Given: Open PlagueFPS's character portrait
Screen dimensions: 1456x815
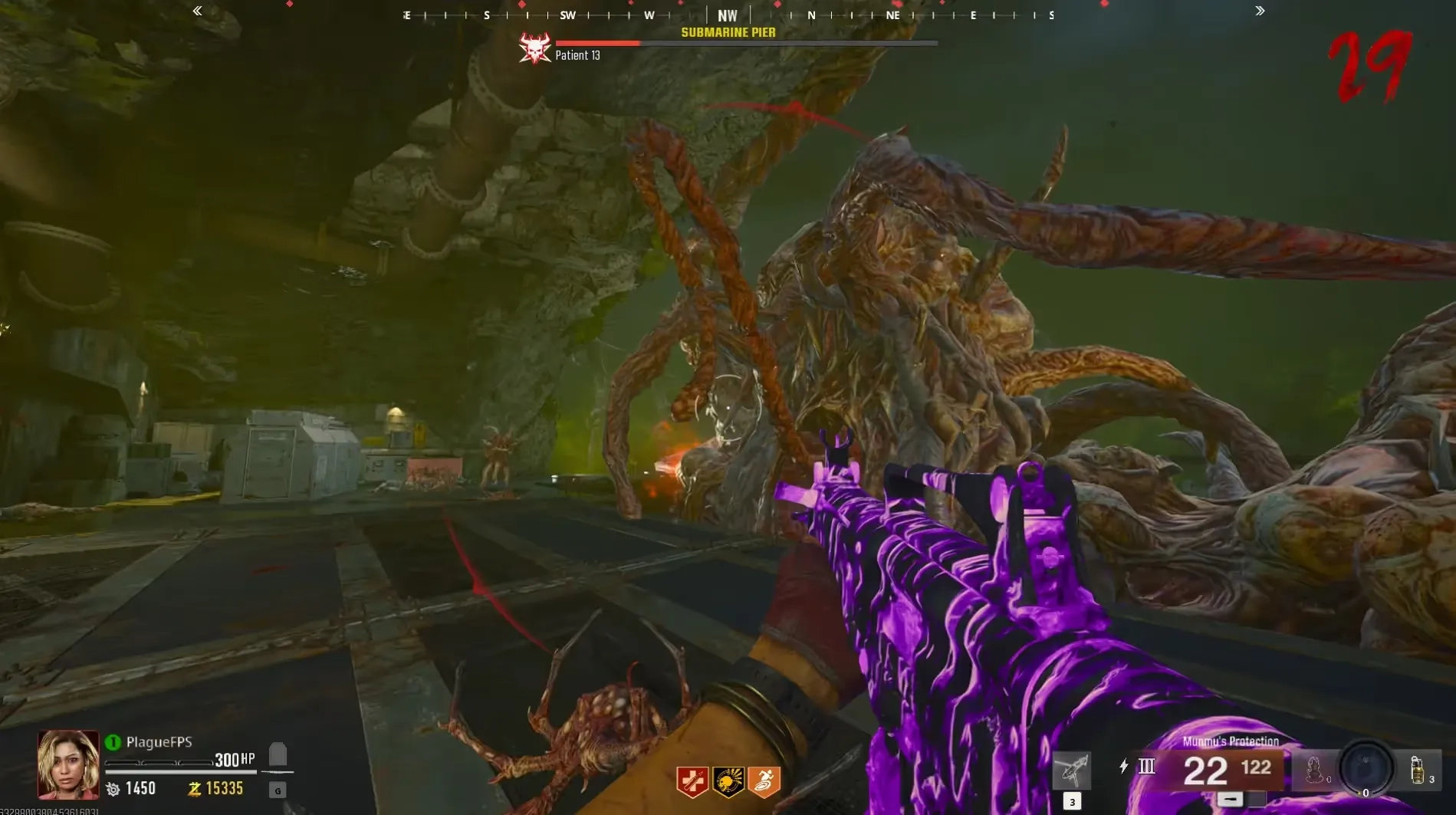Looking at the screenshot, I should click(x=68, y=764).
